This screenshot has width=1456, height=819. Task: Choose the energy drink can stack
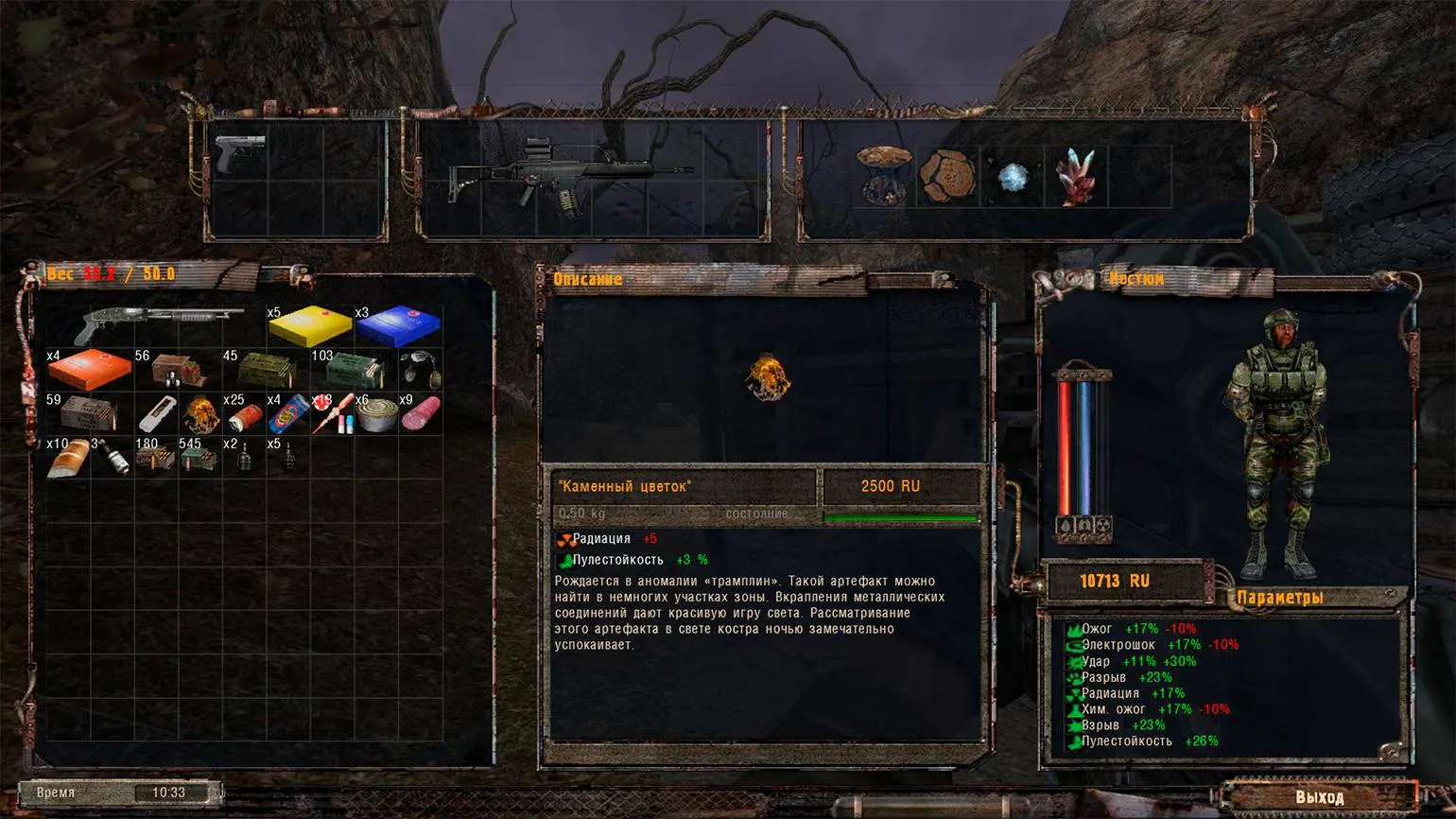point(288,414)
